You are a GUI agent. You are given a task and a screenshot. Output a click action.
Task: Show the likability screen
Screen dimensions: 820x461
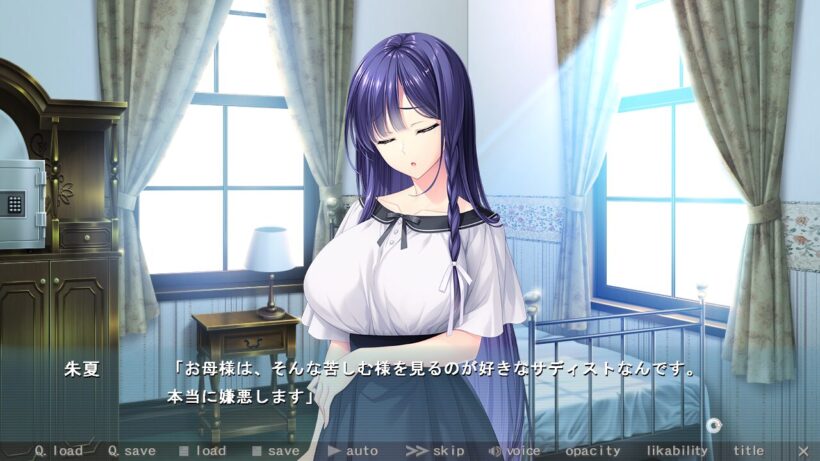click(x=680, y=451)
